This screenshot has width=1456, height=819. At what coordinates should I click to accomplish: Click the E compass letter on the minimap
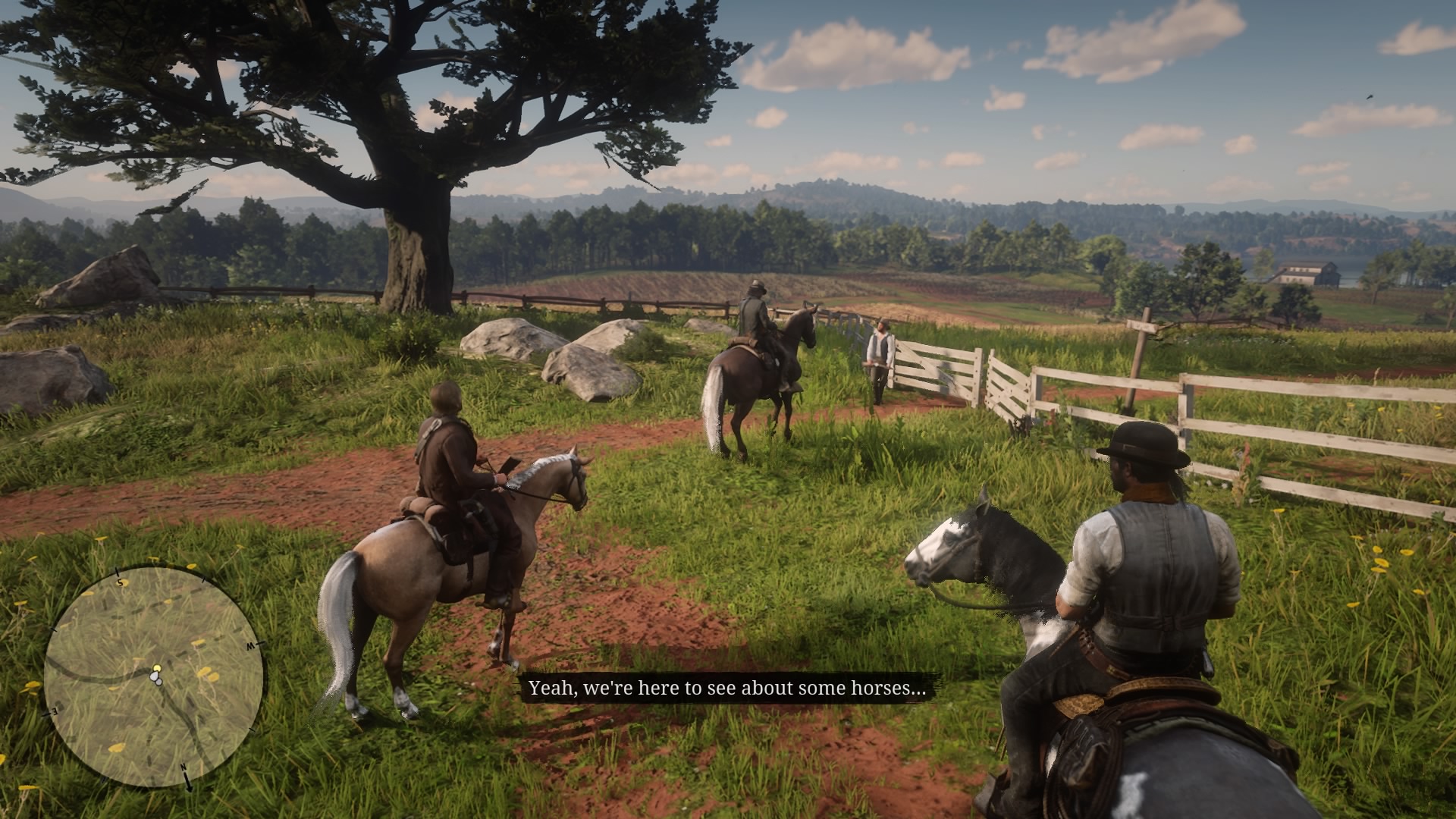point(53,711)
